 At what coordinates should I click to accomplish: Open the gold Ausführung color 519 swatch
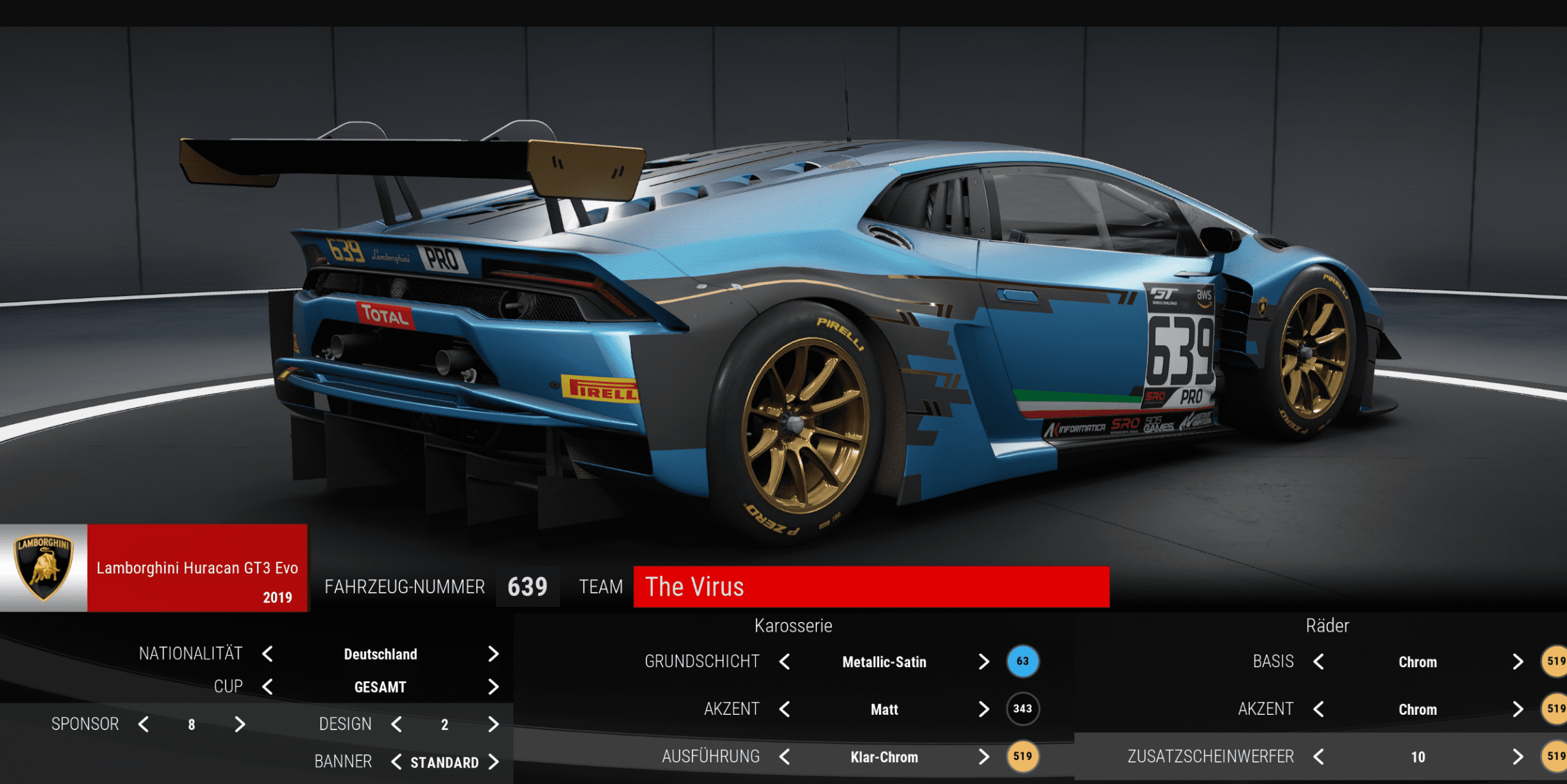click(x=1022, y=756)
